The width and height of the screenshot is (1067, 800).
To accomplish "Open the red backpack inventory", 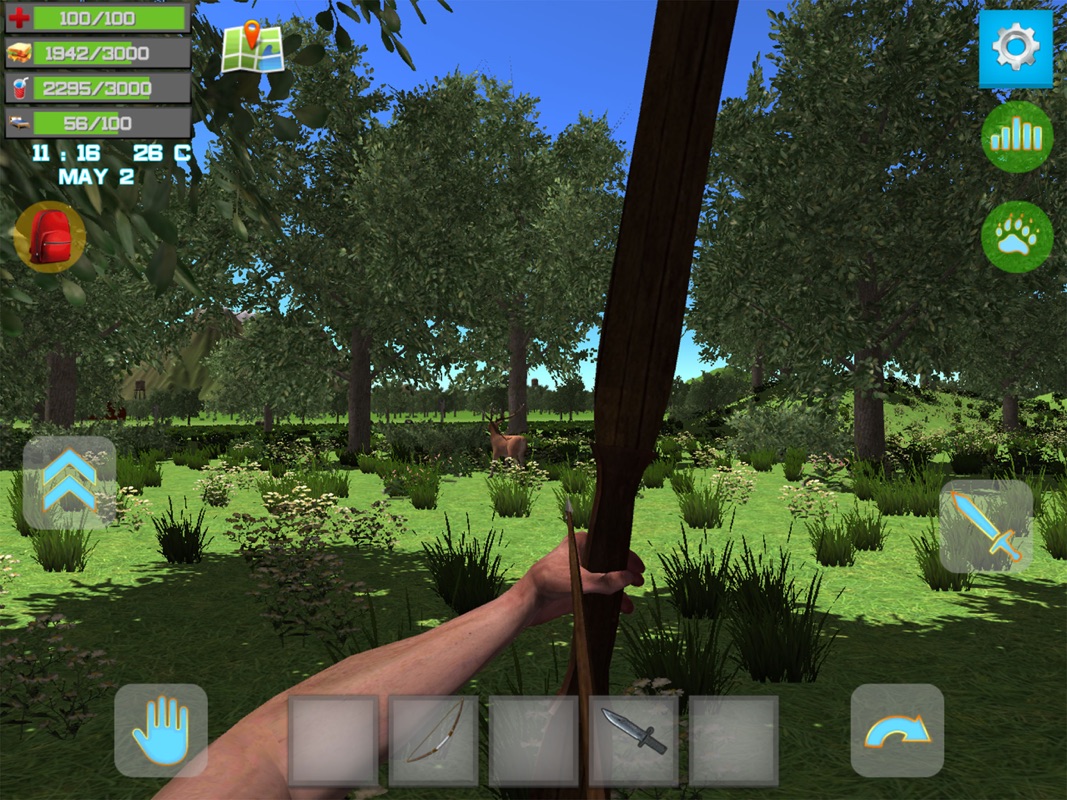I will [x=49, y=237].
